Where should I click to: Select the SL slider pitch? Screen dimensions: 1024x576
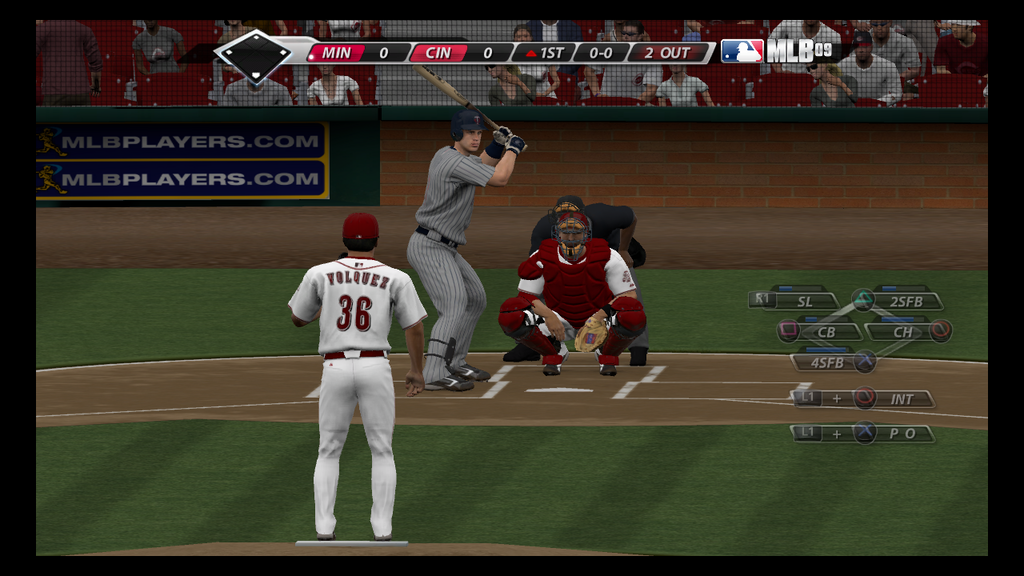(x=804, y=300)
